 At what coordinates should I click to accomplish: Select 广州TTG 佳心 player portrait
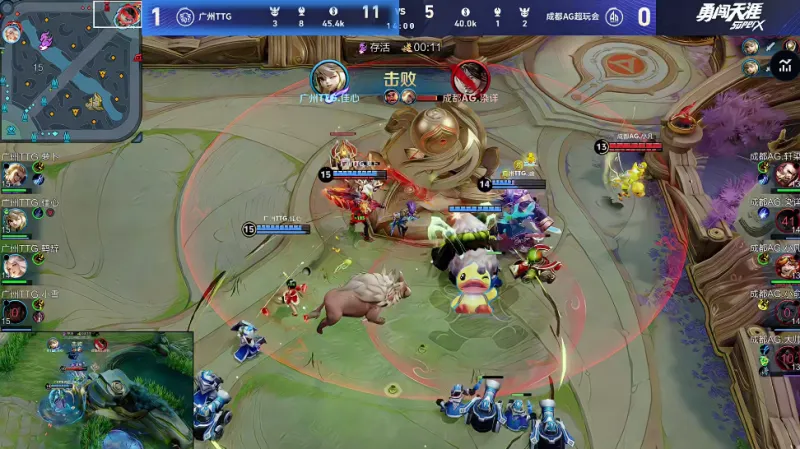[x=14, y=220]
